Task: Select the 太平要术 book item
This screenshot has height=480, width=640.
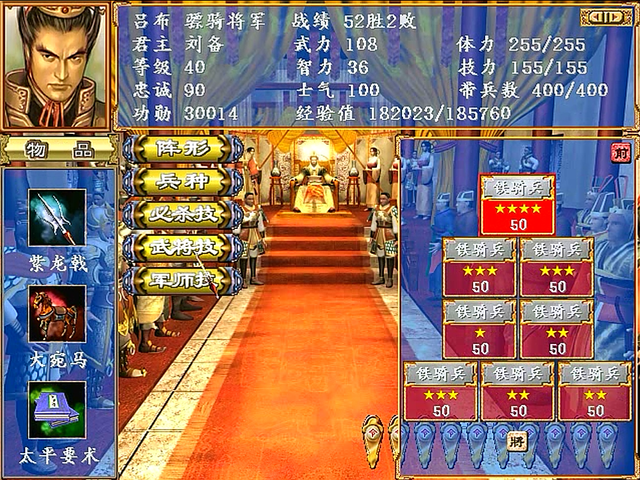Action: pyautogui.click(x=56, y=409)
